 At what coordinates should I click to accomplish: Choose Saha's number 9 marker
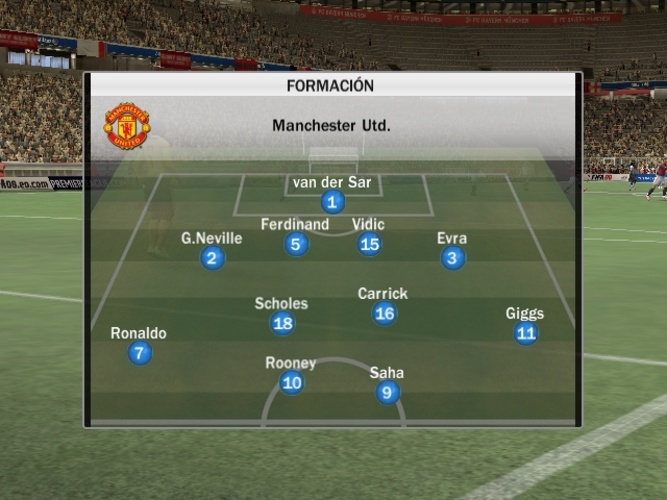(388, 393)
